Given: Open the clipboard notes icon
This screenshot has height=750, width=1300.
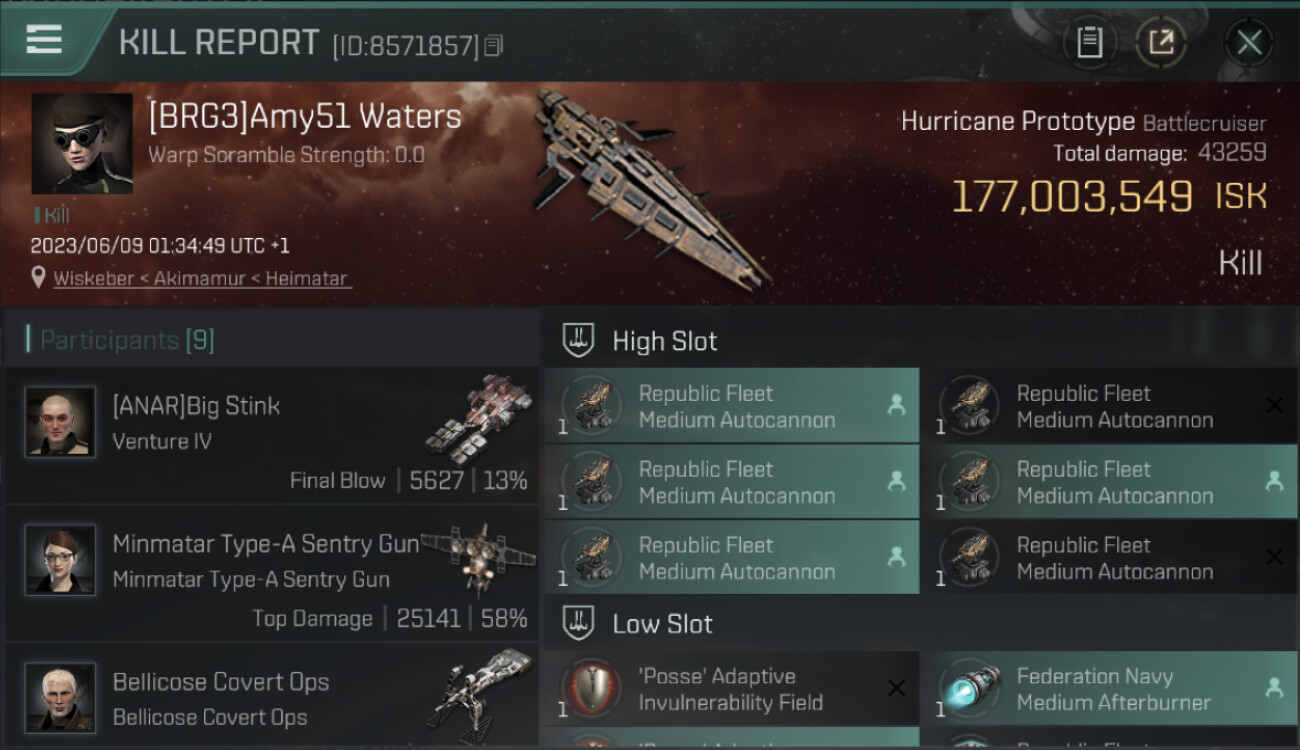Looking at the screenshot, I should coord(1089,42).
